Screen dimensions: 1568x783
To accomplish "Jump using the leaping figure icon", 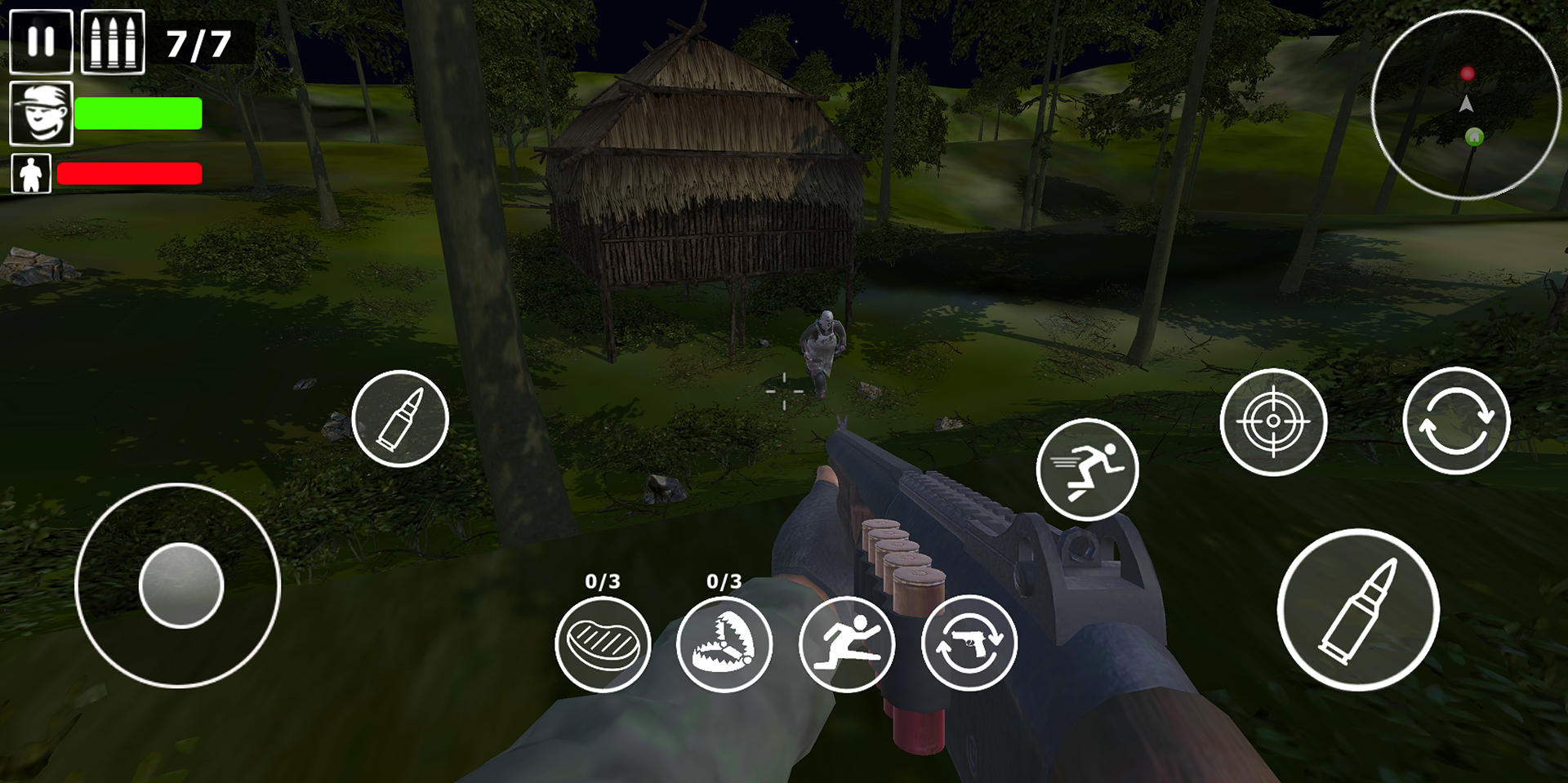I will [847, 644].
